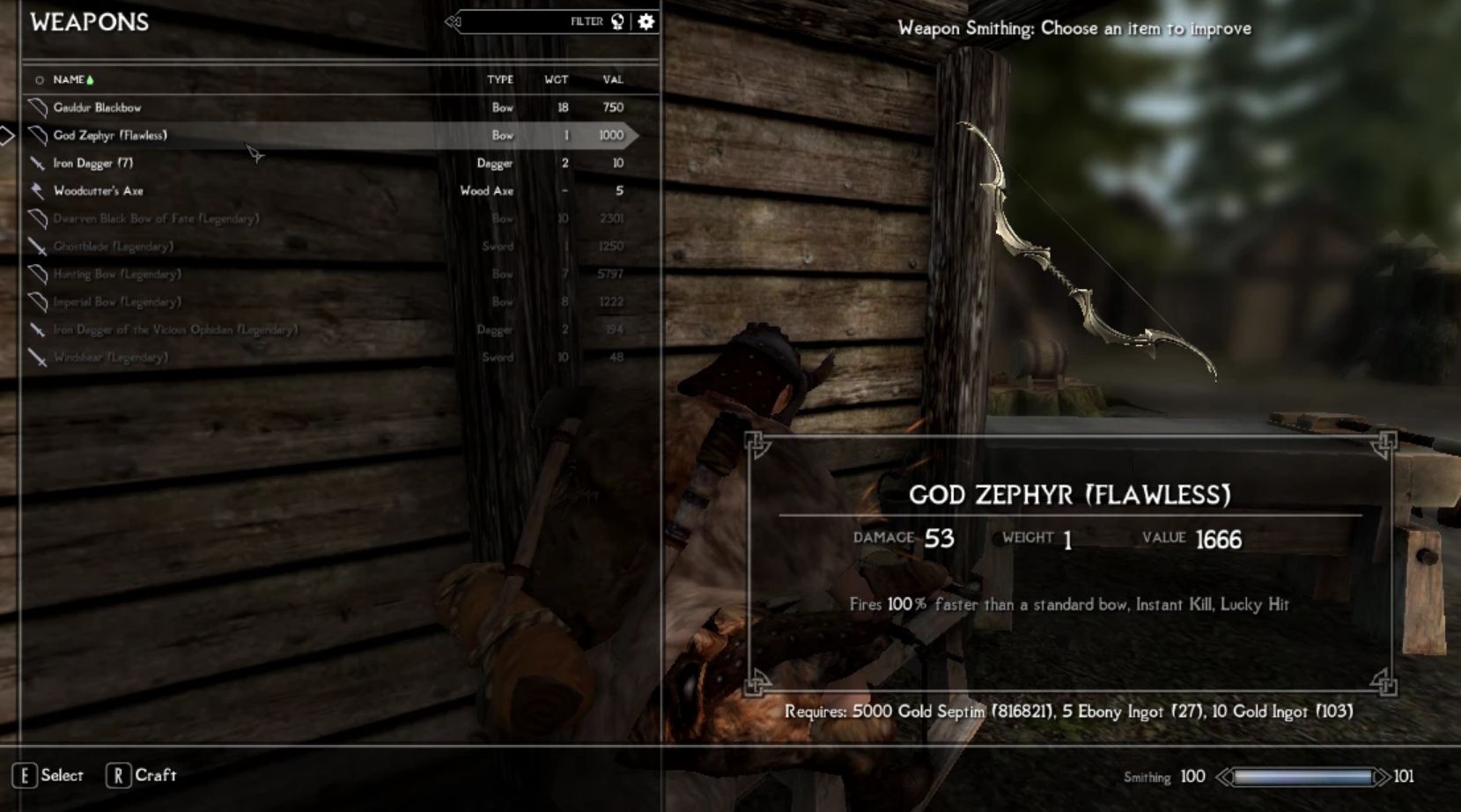Image resolution: width=1461 pixels, height=812 pixels.
Task: Choose the Ghostblade (Legendary) sword
Action: point(113,247)
